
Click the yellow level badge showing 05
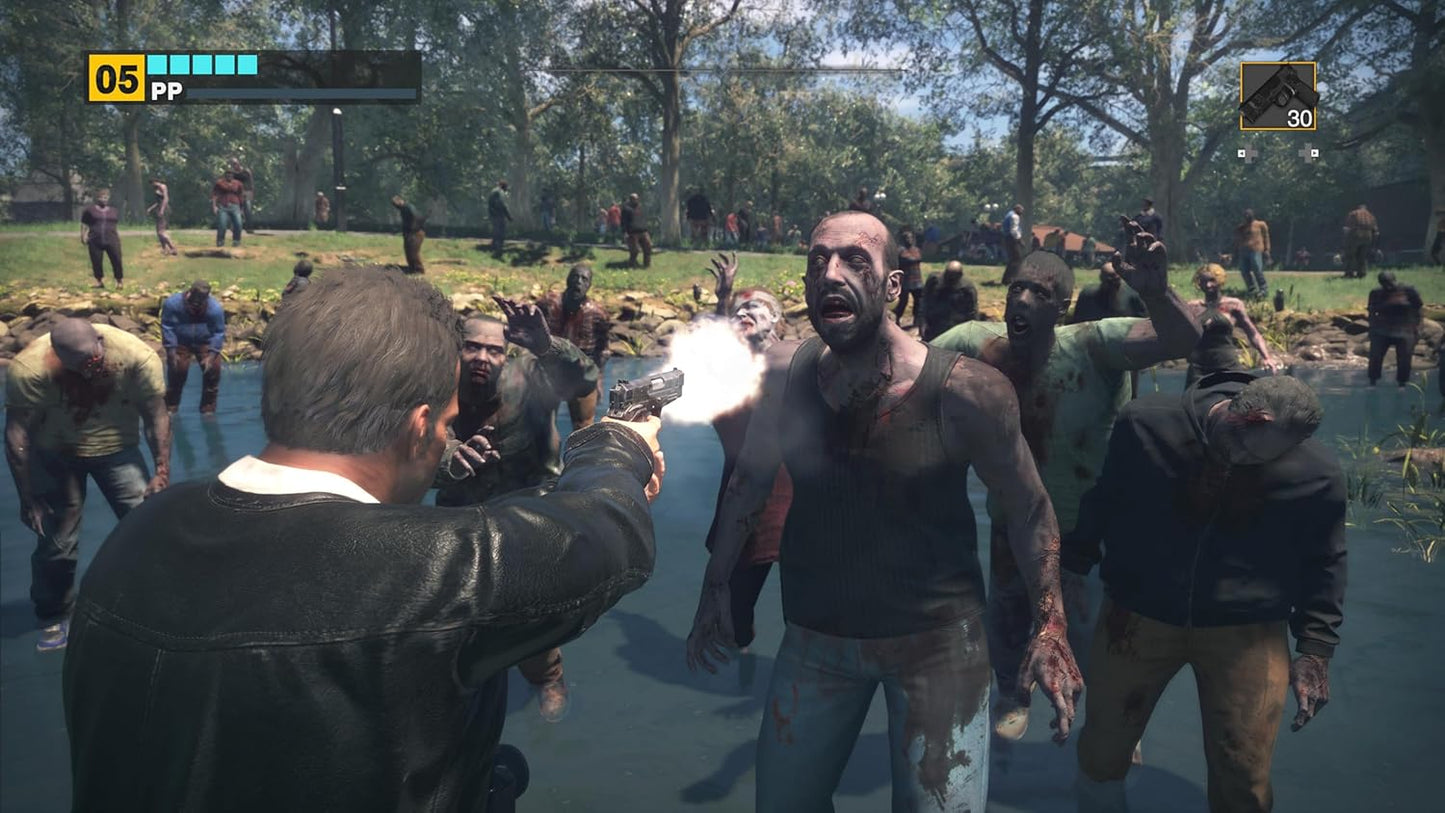pyautogui.click(x=116, y=76)
